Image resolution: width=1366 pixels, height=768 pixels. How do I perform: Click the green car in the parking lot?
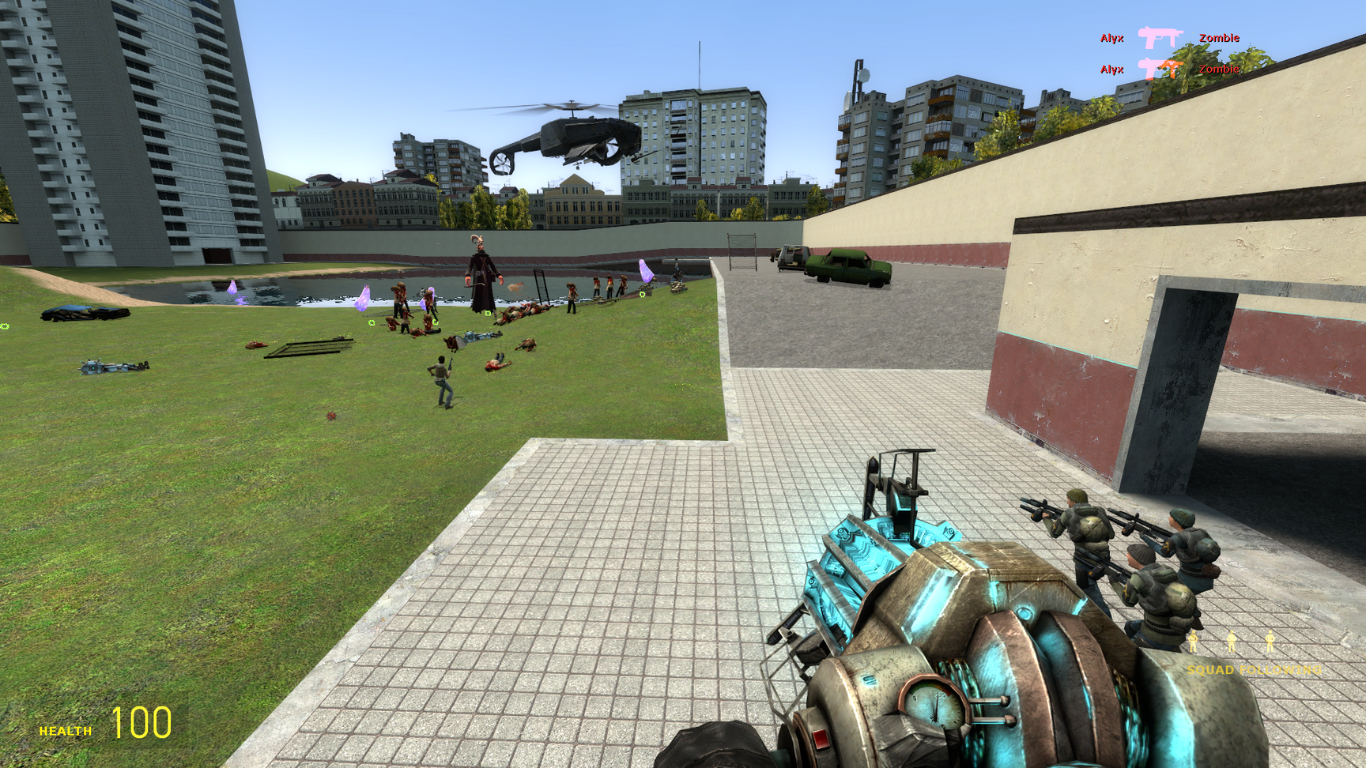click(843, 268)
